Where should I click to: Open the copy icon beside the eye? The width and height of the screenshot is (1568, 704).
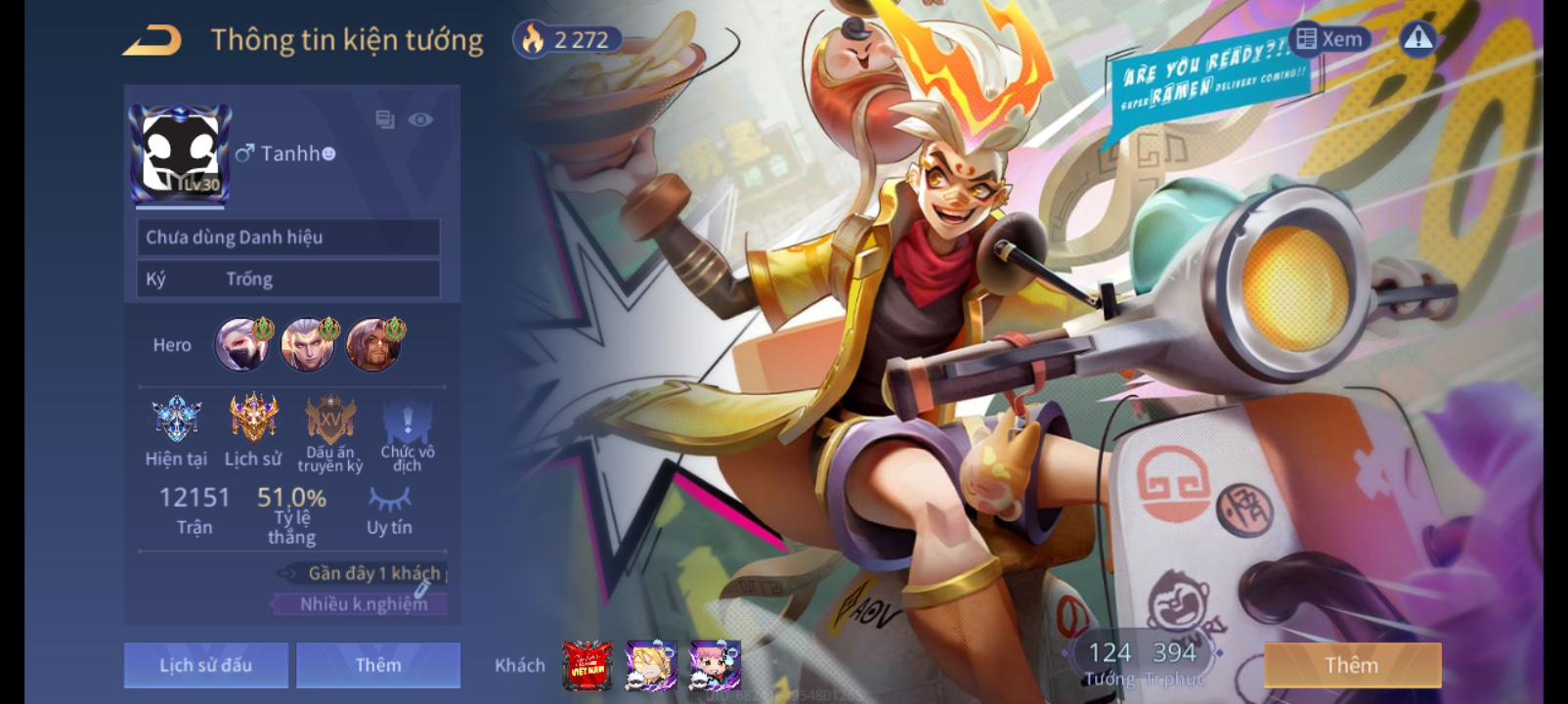385,119
